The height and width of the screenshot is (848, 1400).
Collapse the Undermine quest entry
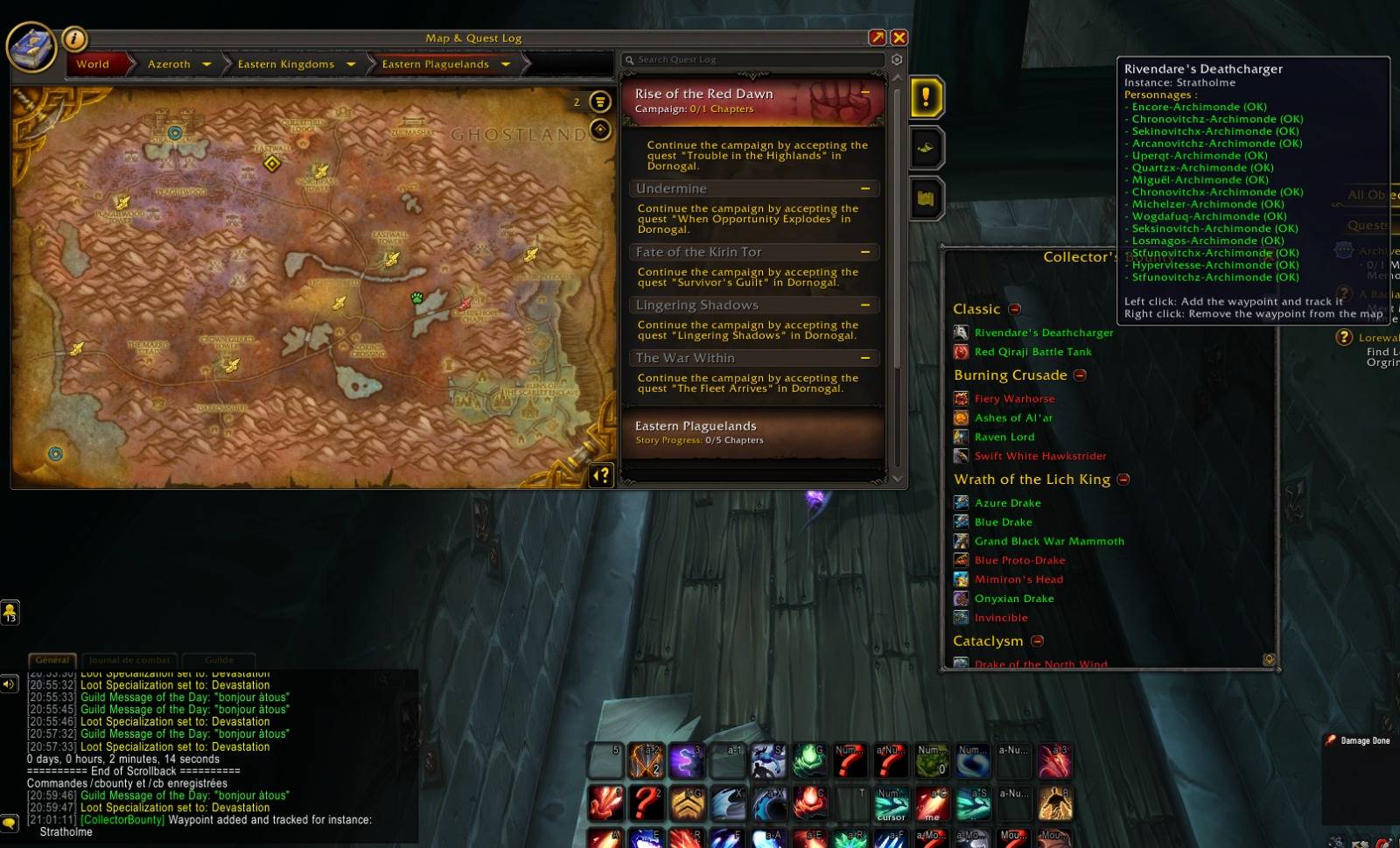click(864, 188)
